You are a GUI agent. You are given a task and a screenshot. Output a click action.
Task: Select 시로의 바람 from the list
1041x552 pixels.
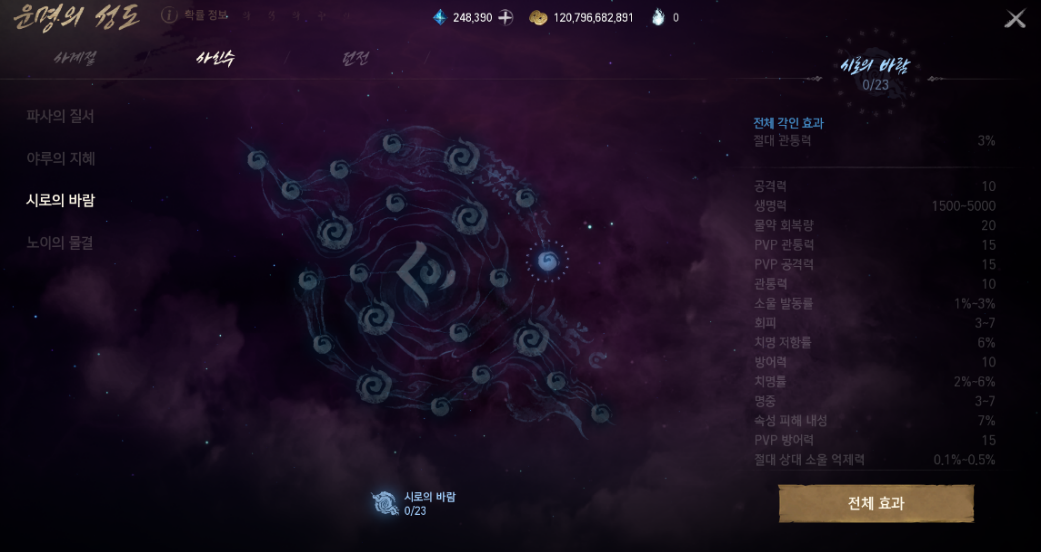(x=60, y=200)
